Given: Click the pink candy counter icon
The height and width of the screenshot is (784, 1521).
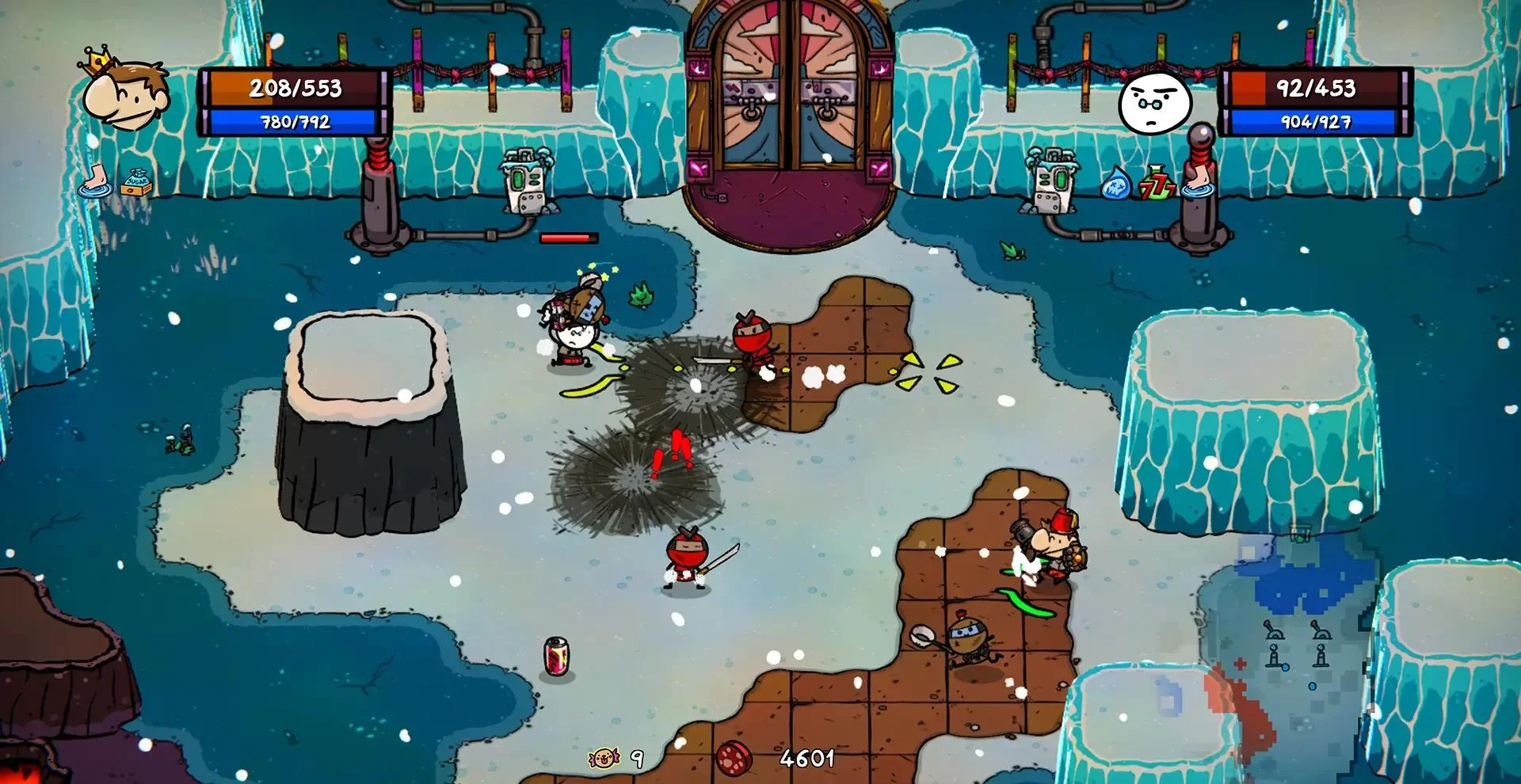Looking at the screenshot, I should pyautogui.click(x=603, y=758).
